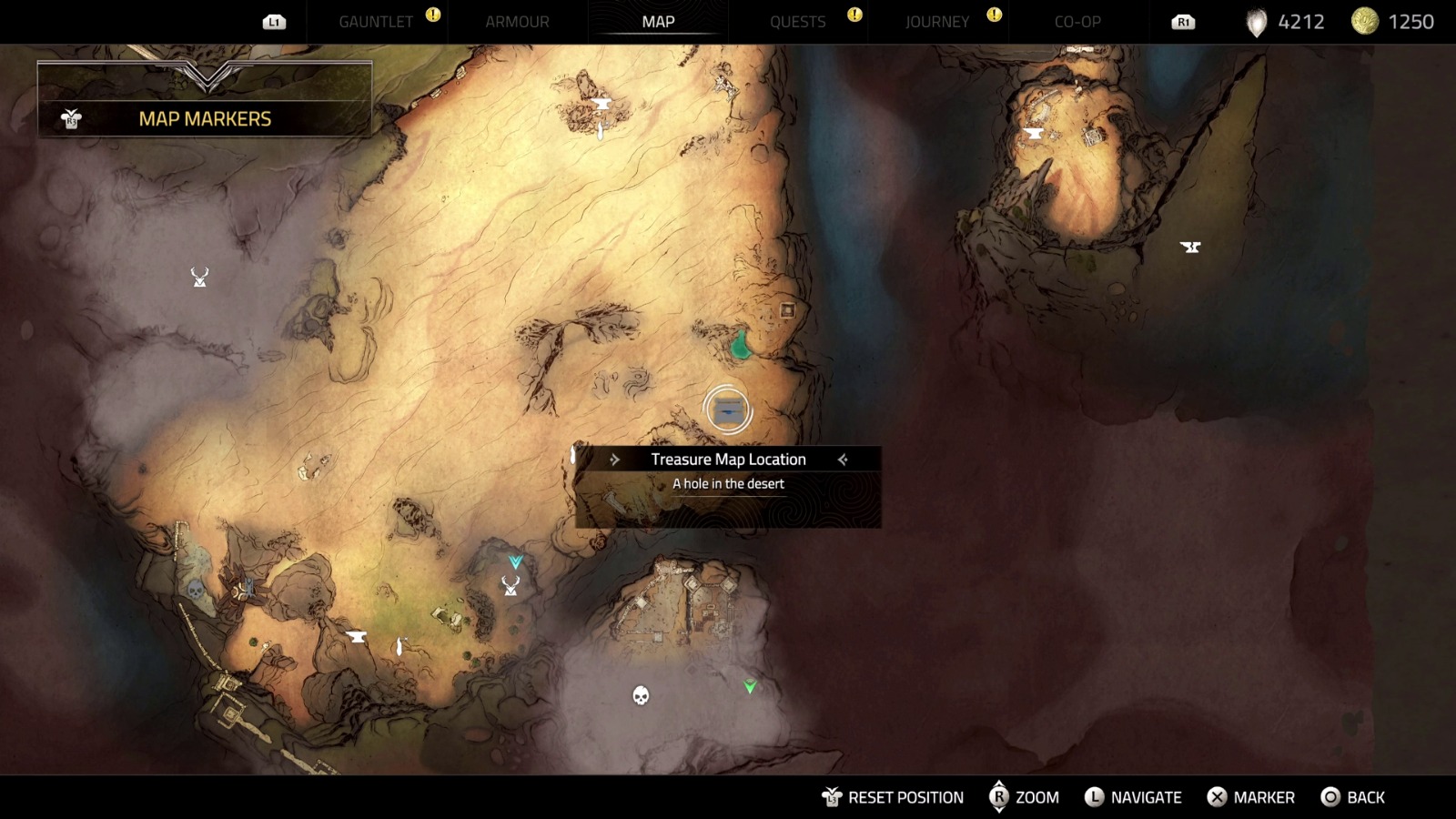Click the white essence shard currency icon
This screenshot has width=1456, height=819.
(1256, 21)
